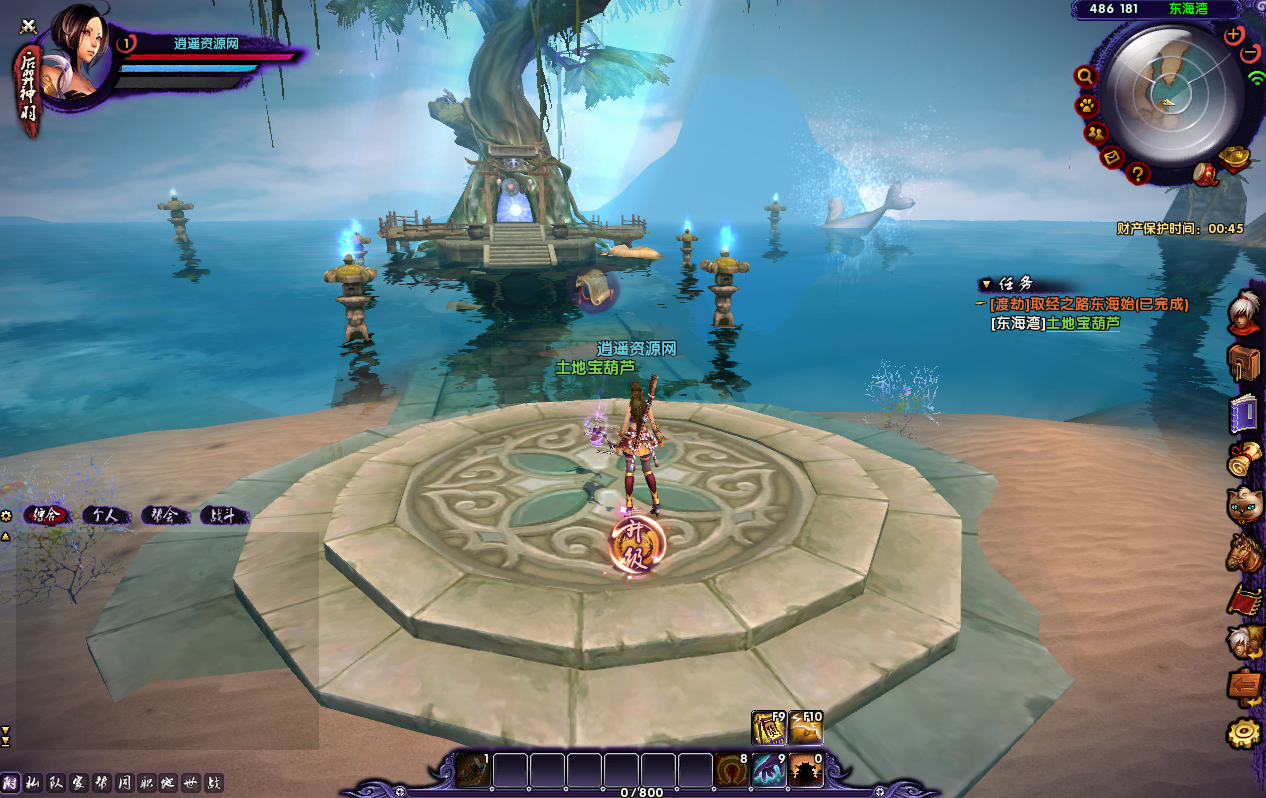
Task: Open the horse mount menu
Action: click(x=1244, y=552)
